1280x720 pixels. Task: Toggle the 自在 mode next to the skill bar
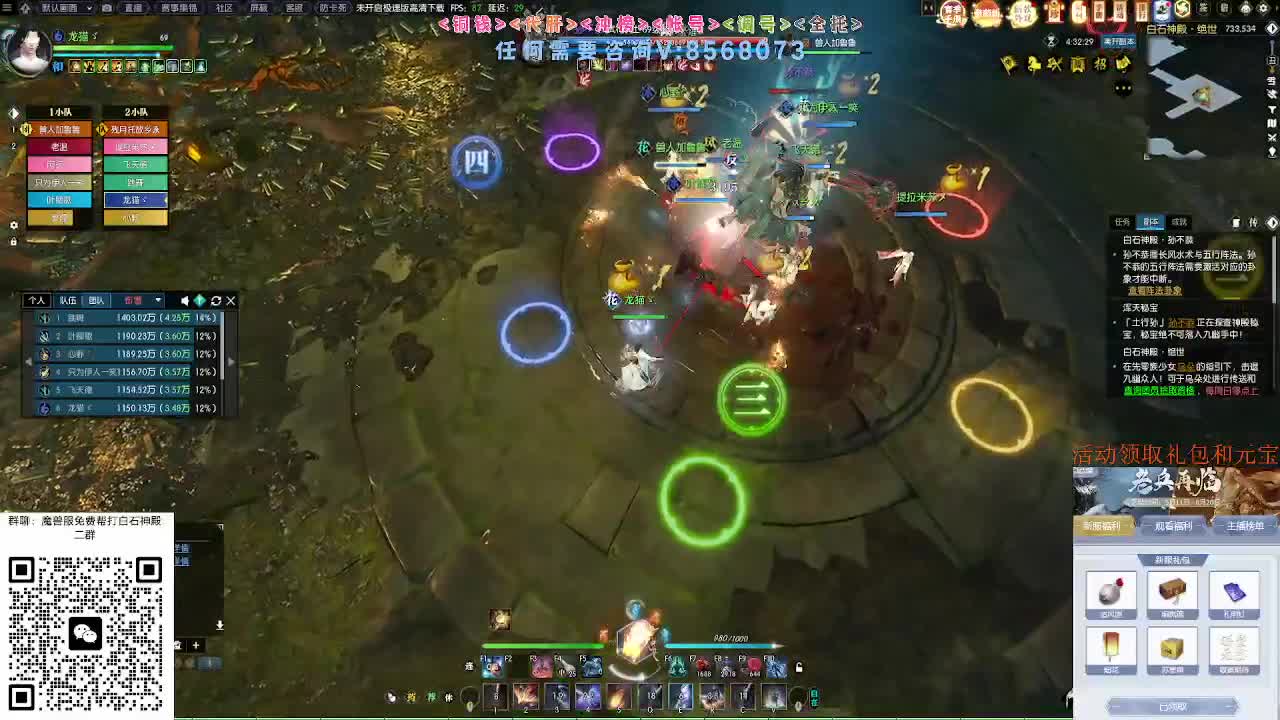[x=812, y=696]
